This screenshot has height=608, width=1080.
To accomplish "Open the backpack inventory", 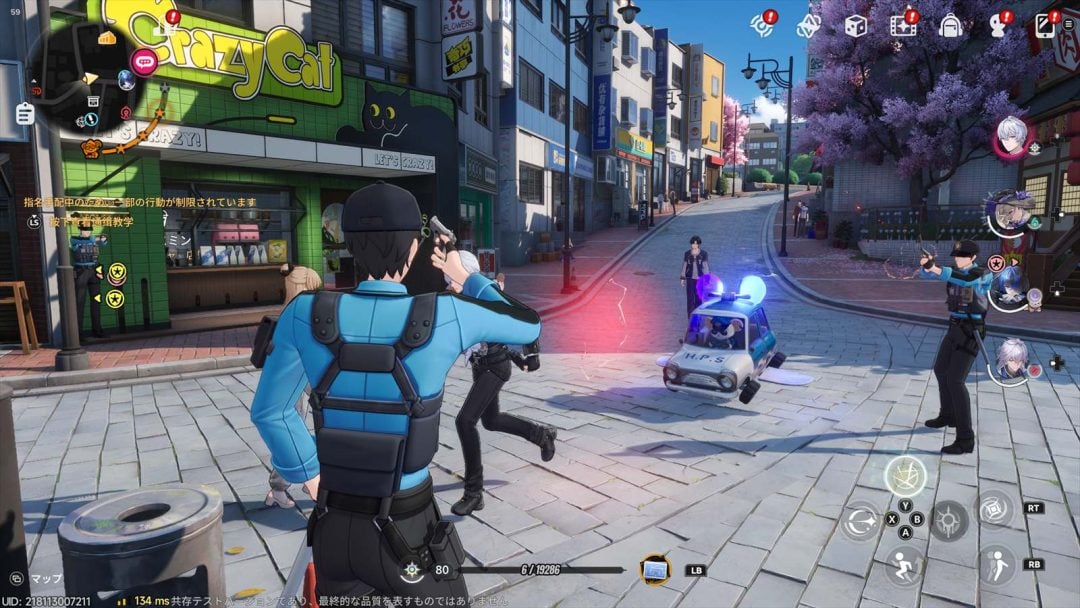I will click(950, 26).
